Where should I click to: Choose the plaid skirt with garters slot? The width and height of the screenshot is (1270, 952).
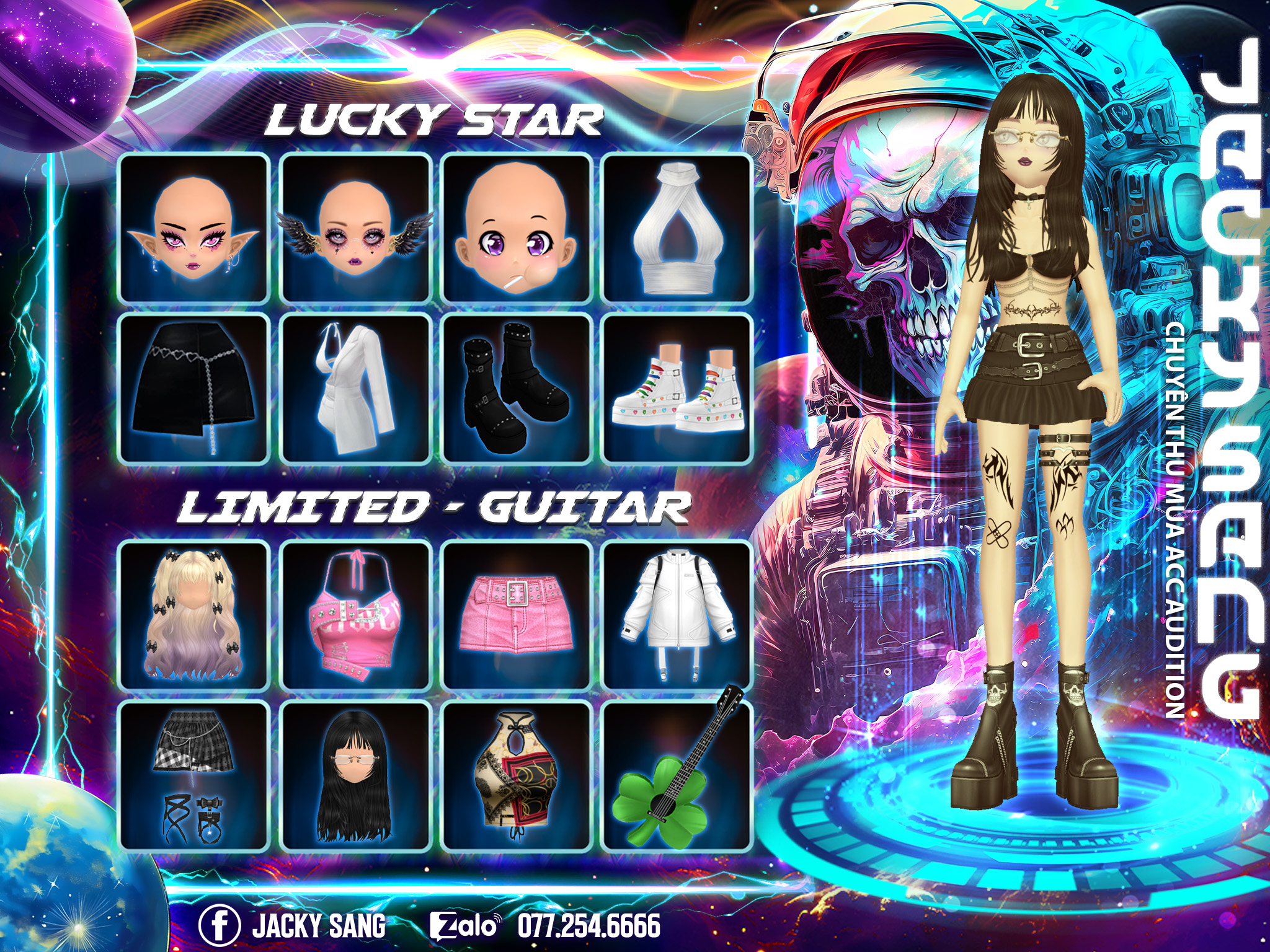[x=193, y=775]
